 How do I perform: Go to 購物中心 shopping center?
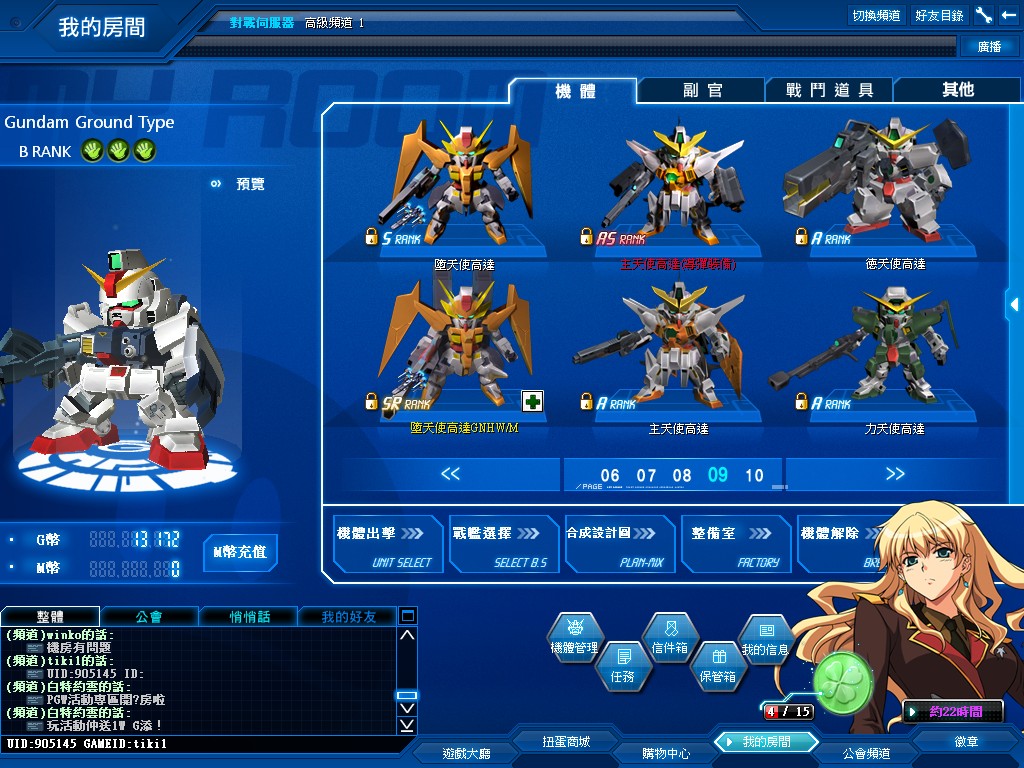coord(666,753)
